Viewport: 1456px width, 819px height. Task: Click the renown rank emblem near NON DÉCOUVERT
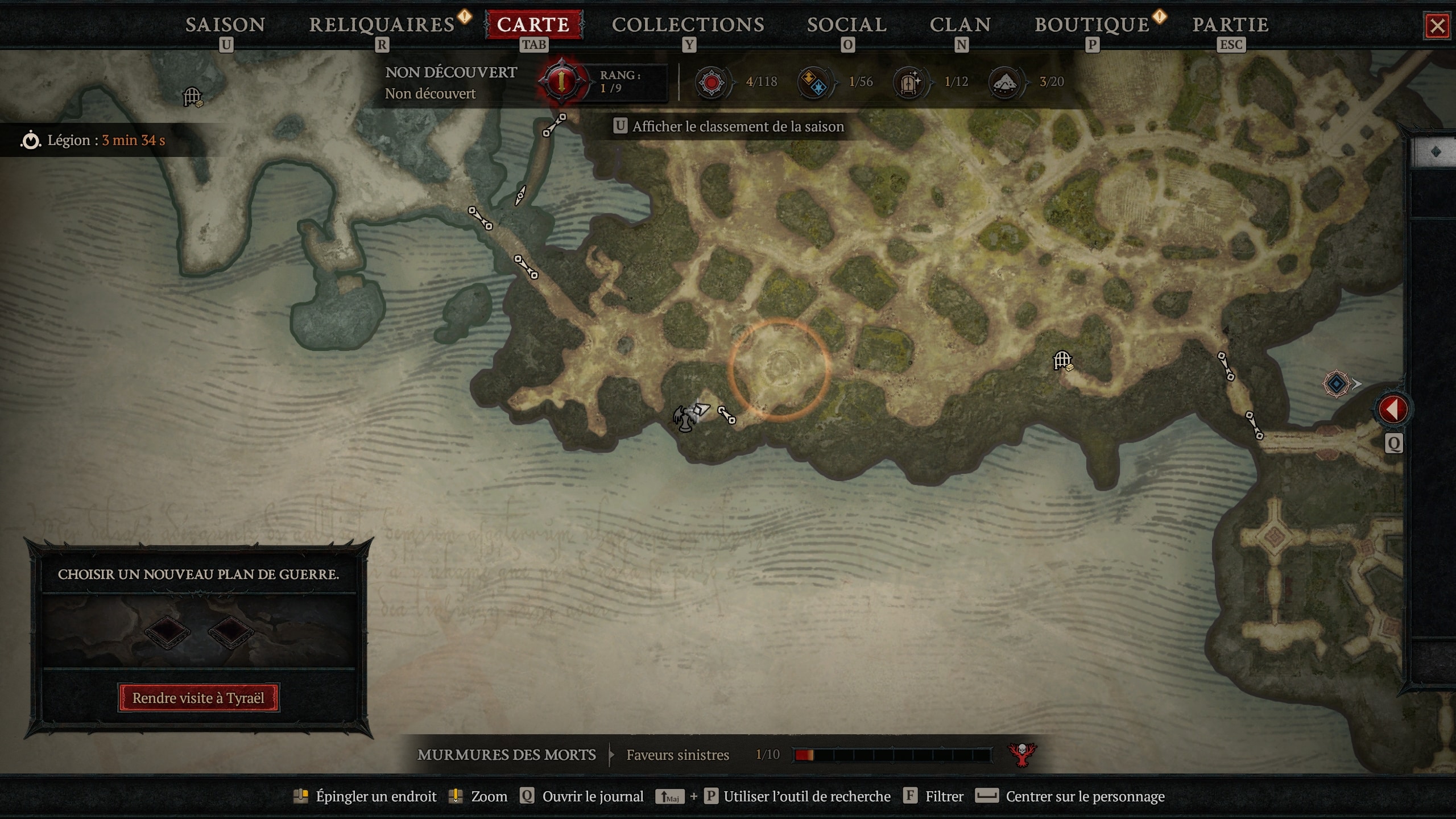560,81
